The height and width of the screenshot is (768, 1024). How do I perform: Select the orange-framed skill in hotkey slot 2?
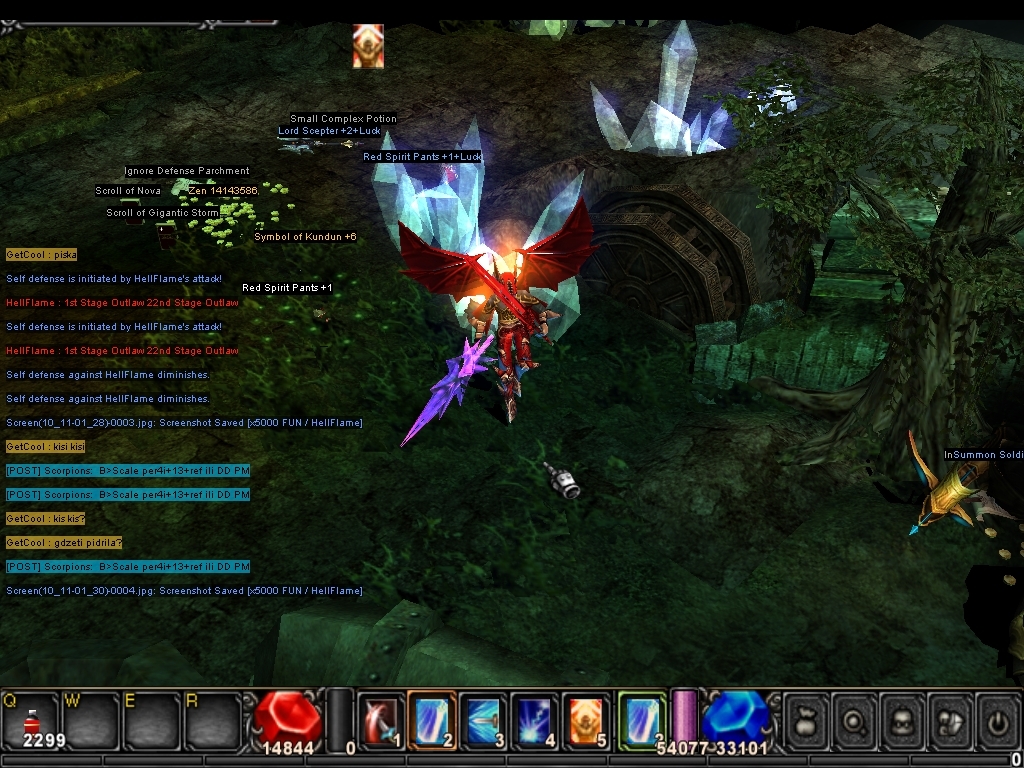[x=432, y=720]
